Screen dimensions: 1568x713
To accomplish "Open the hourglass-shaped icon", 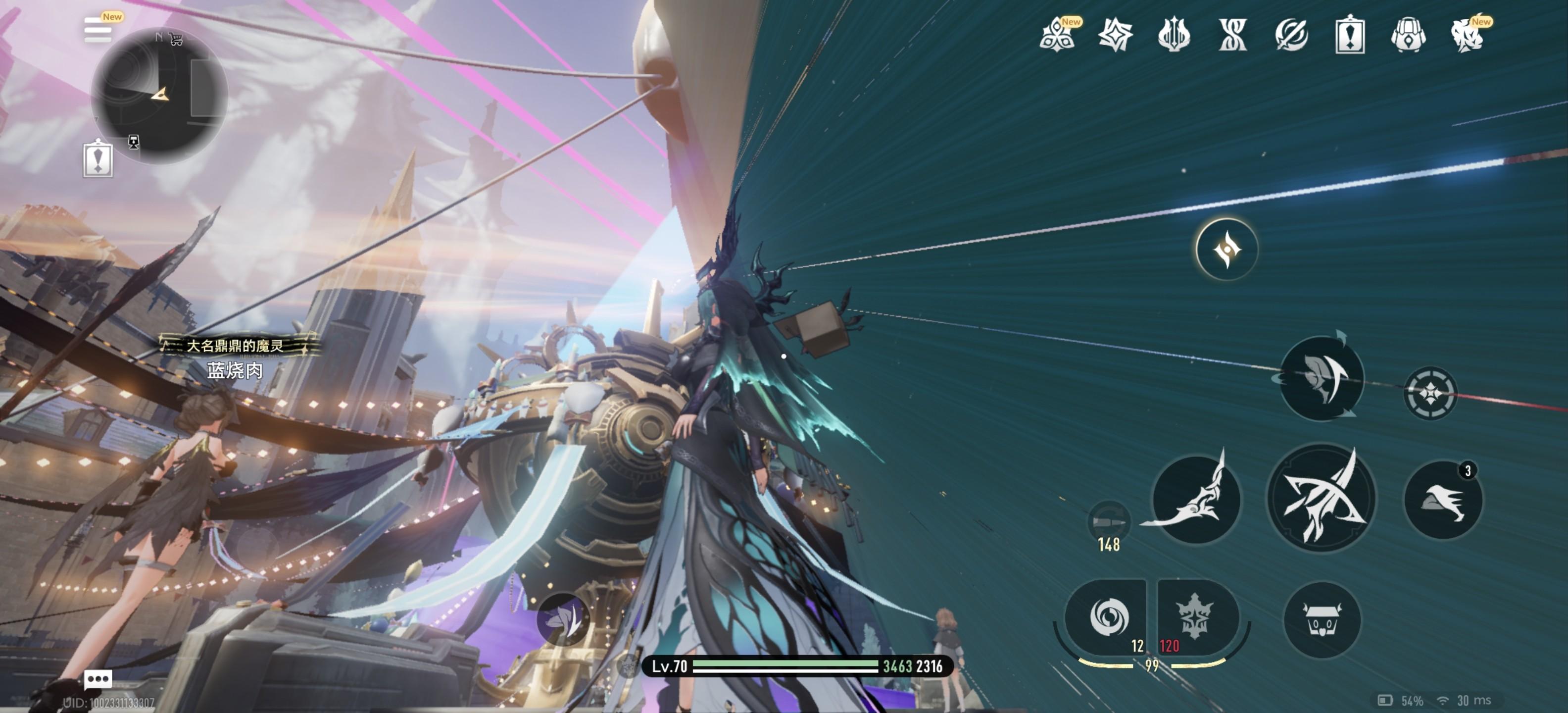I will 1232,35.
